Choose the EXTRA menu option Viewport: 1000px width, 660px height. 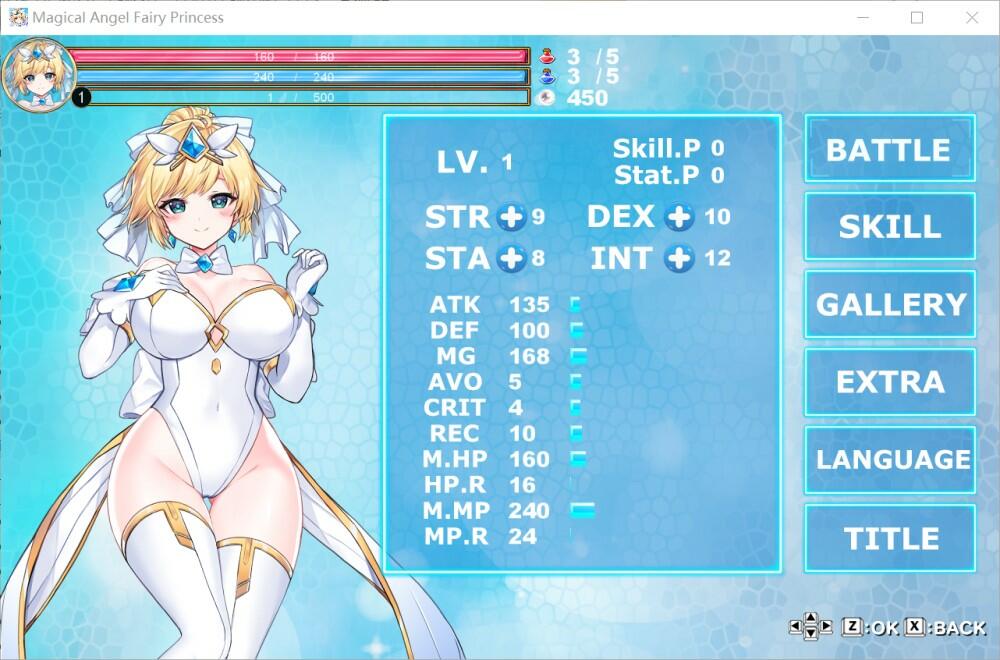pos(889,382)
